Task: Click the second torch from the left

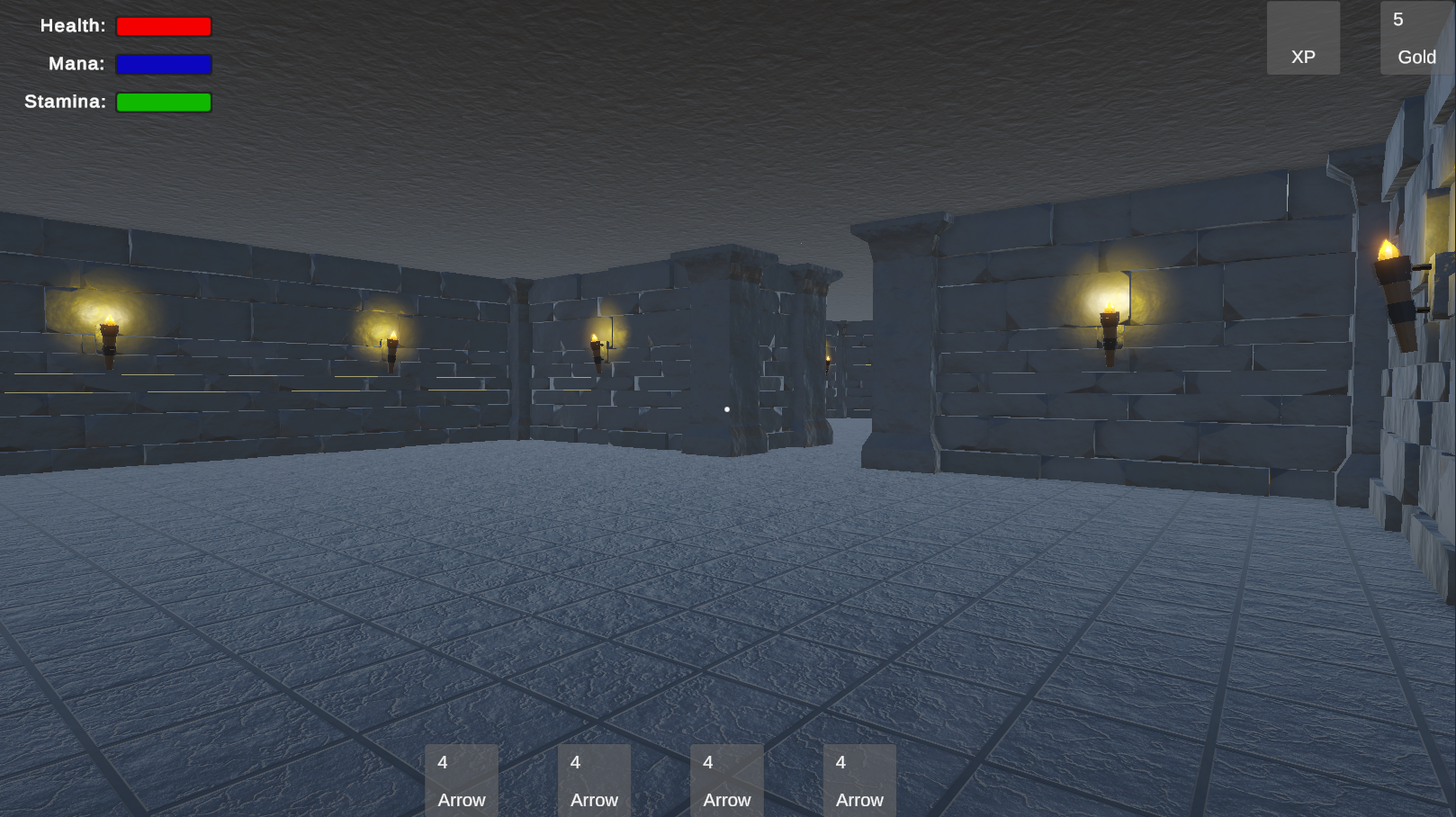Action: click(393, 353)
